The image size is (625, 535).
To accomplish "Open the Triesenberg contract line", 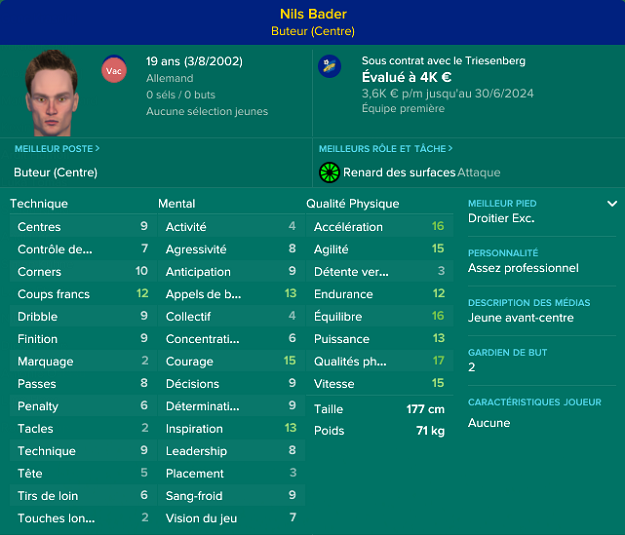I will (x=443, y=61).
